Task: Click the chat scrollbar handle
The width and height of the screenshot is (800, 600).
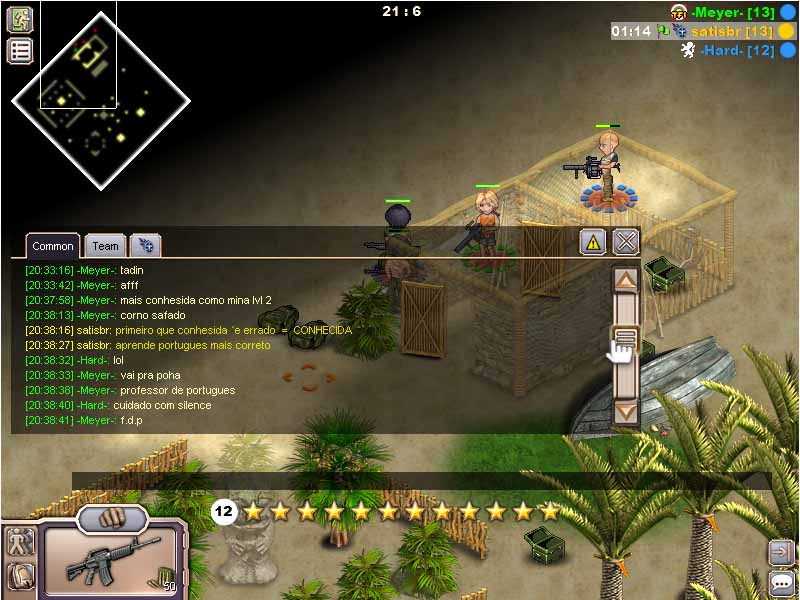Action: [x=626, y=338]
